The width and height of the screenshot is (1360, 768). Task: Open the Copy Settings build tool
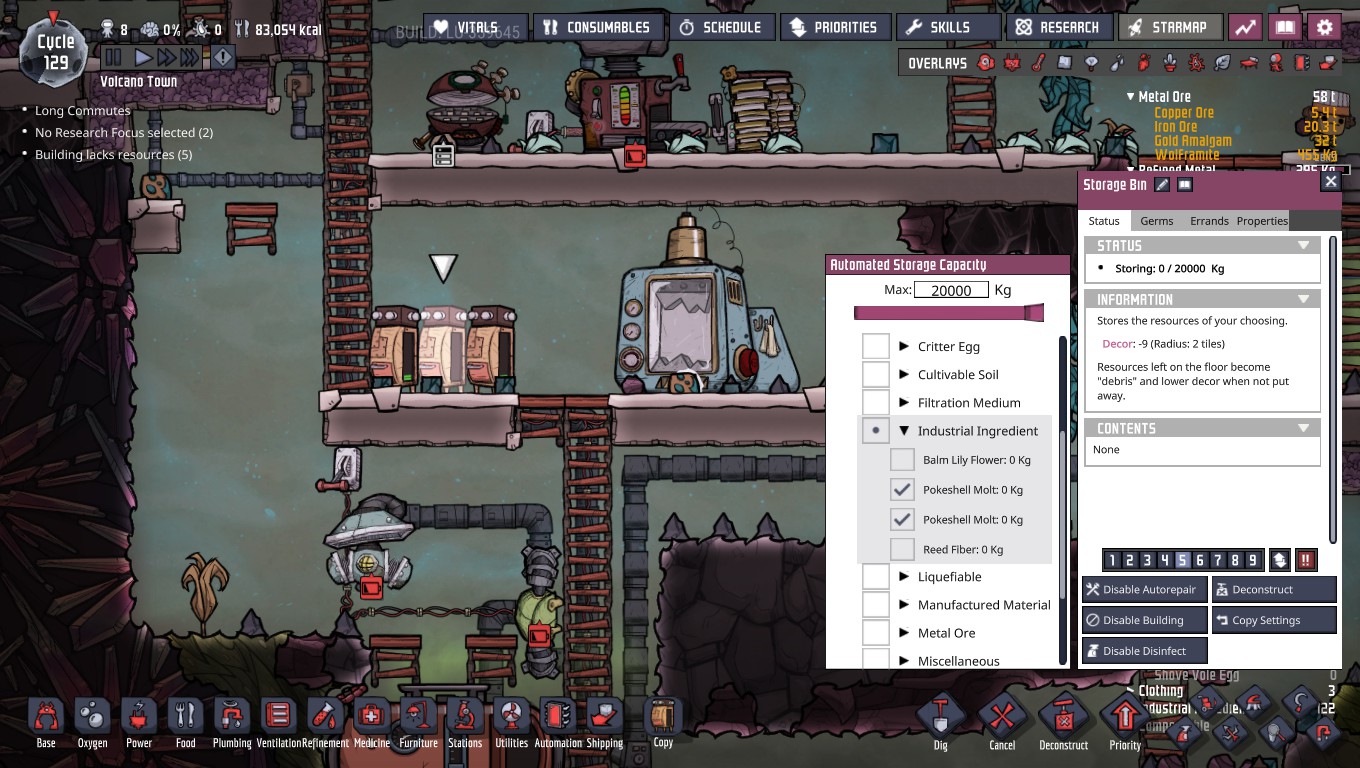pos(1274,619)
